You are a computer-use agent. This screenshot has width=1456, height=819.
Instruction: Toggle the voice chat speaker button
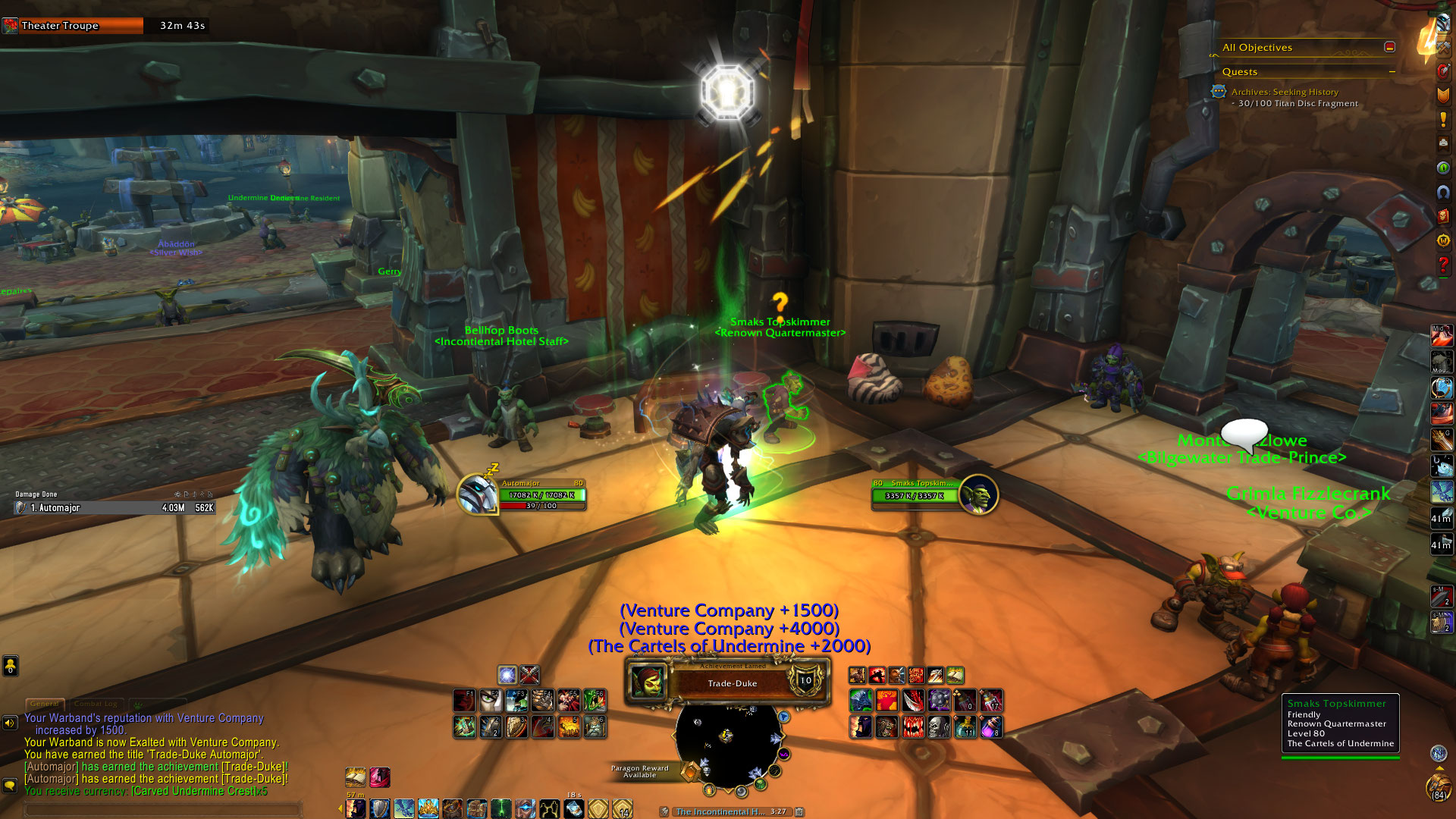pyautogui.click(x=10, y=723)
